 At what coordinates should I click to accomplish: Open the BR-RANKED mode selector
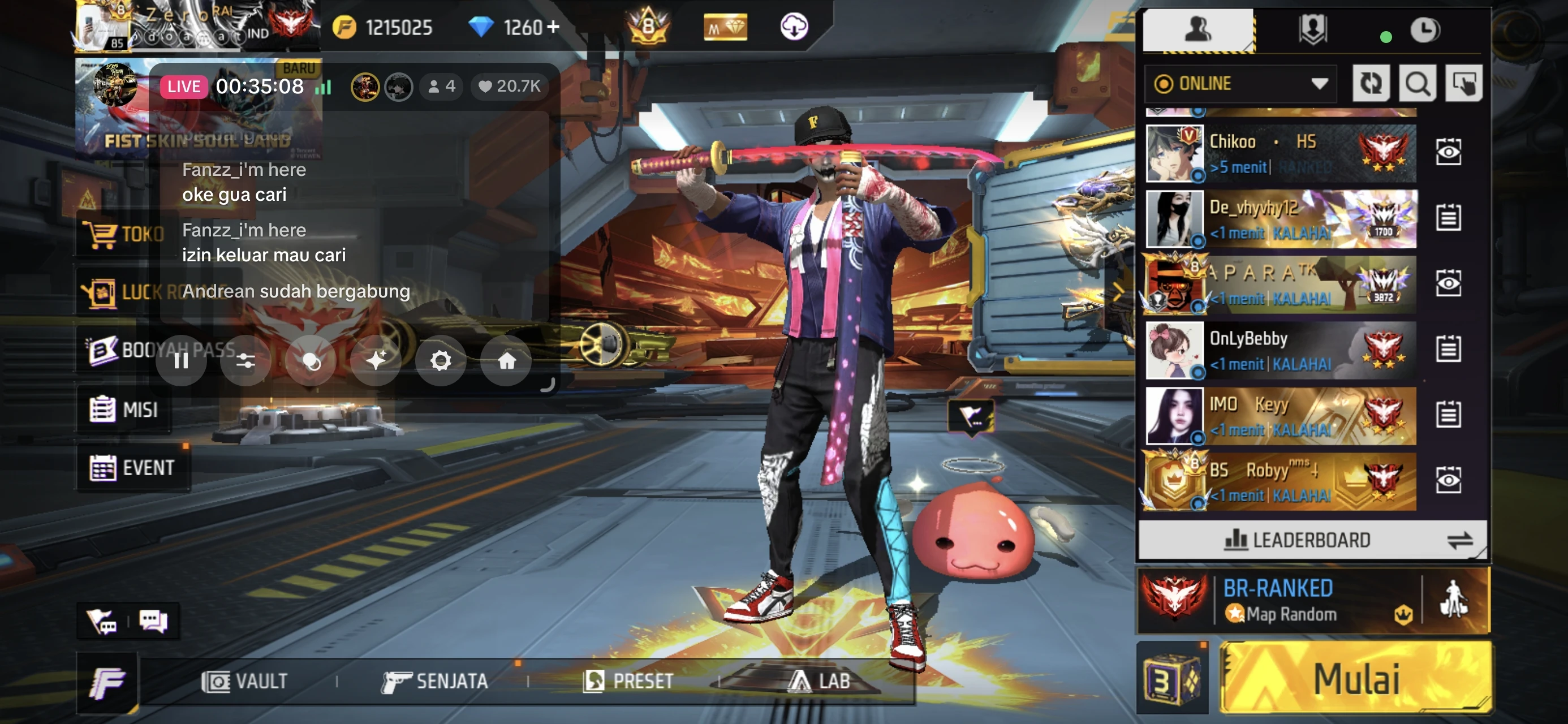1278,600
